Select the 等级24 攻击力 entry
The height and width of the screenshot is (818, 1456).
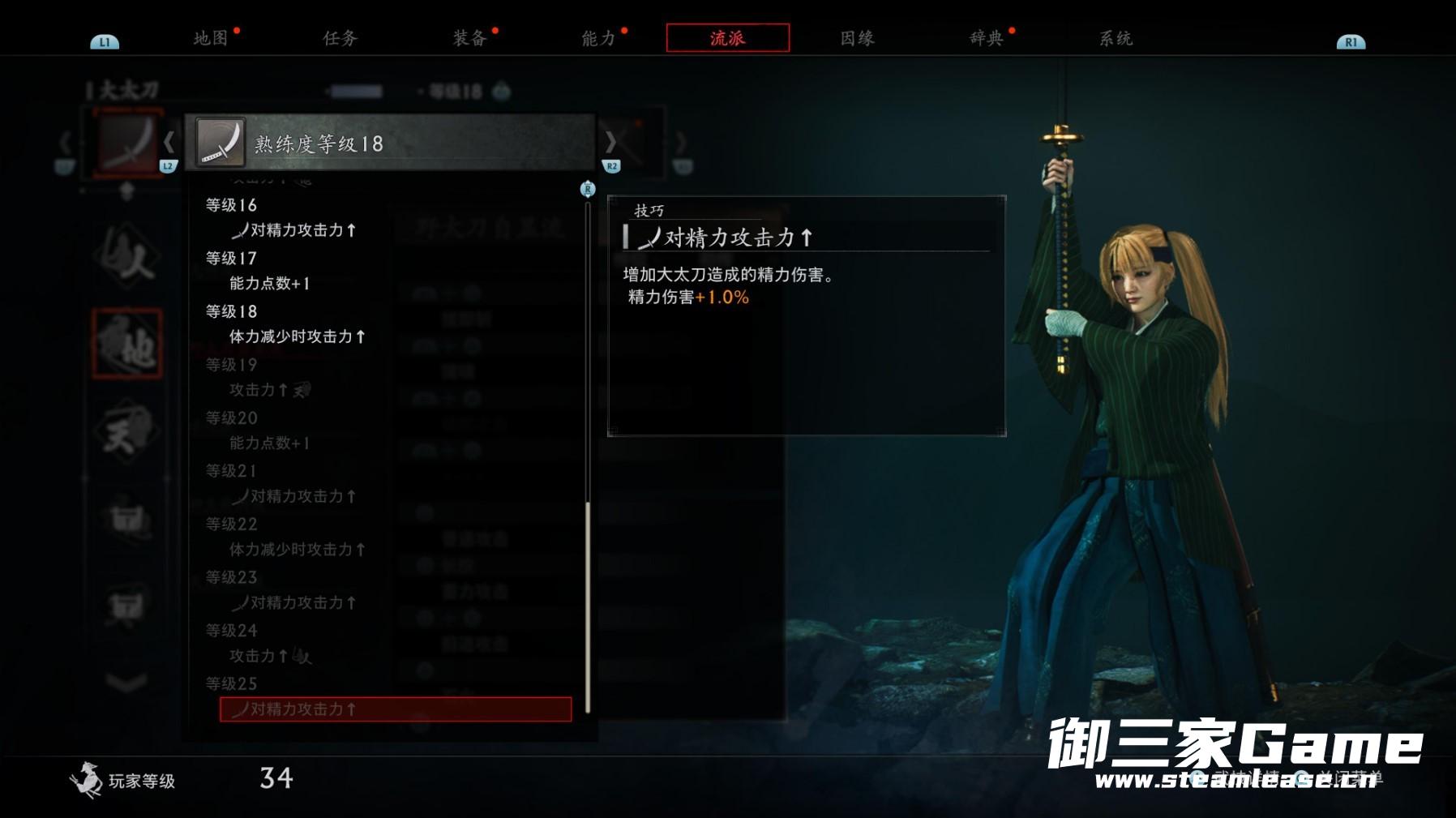(x=269, y=656)
